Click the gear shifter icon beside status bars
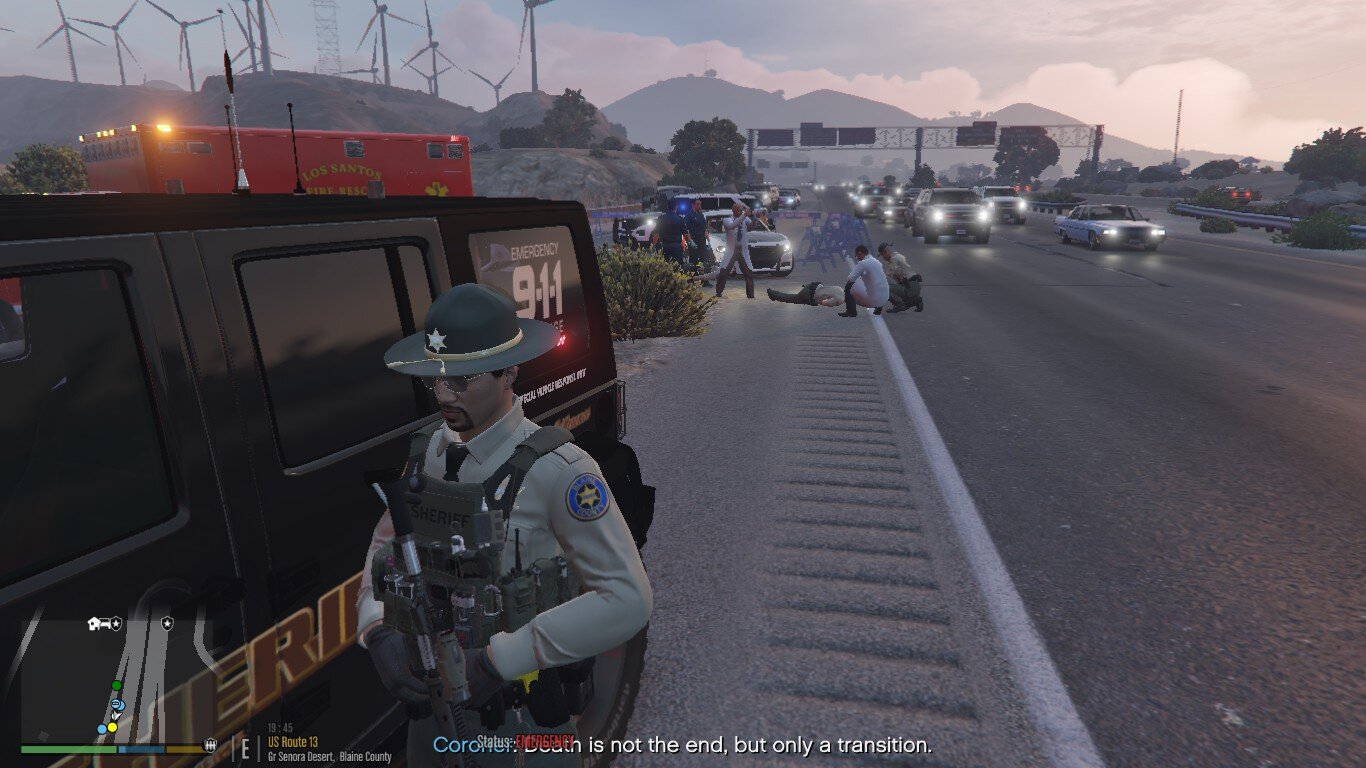 (211, 745)
